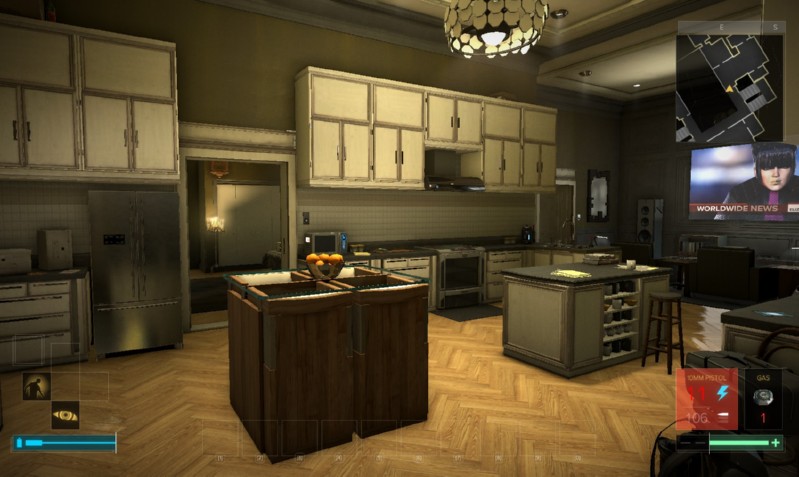Image resolution: width=799 pixels, height=477 pixels.
Task: Select the 10mm Pistol weapon panel
Action: tap(708, 399)
